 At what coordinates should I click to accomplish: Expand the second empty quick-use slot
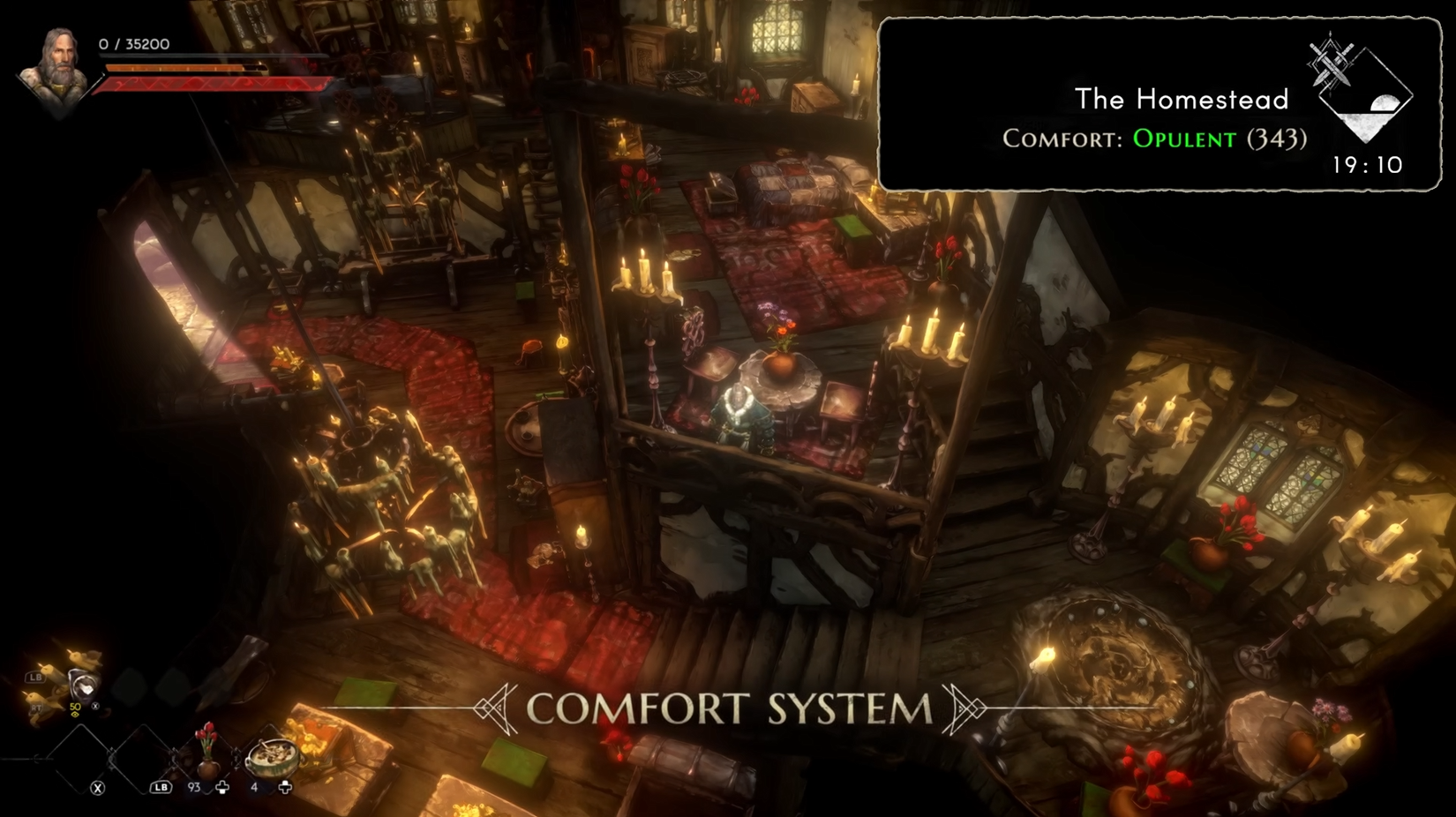142,757
